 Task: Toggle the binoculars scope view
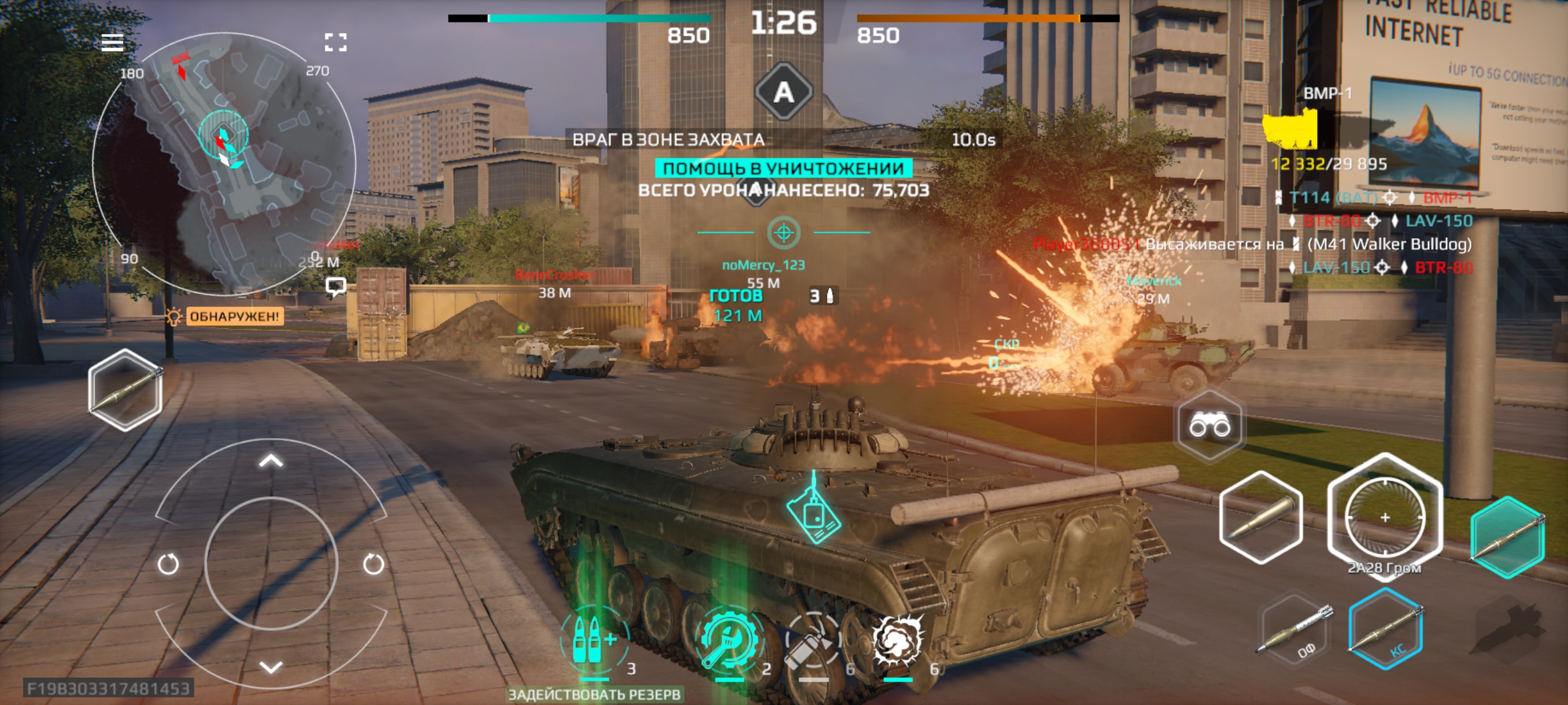point(1210,425)
